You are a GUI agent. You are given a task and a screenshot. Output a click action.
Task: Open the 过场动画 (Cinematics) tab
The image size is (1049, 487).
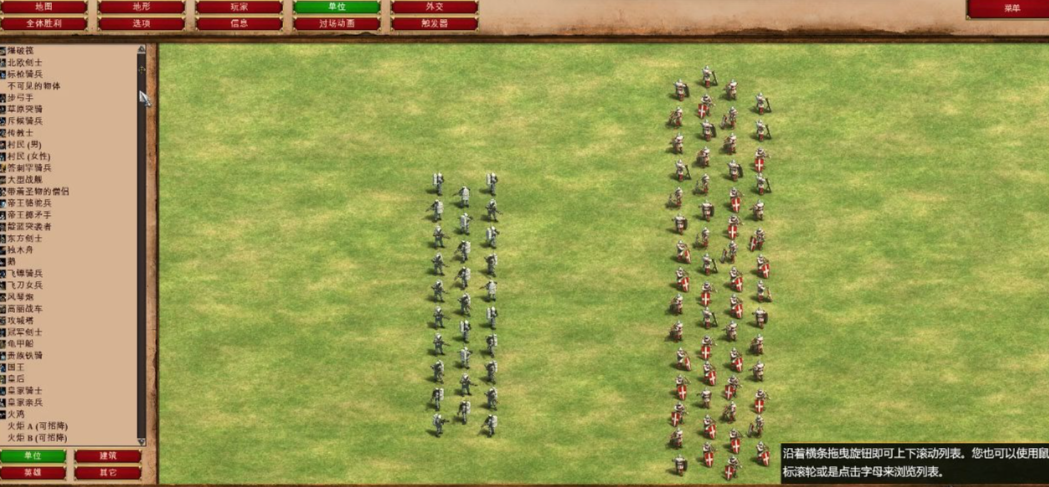tap(336, 23)
